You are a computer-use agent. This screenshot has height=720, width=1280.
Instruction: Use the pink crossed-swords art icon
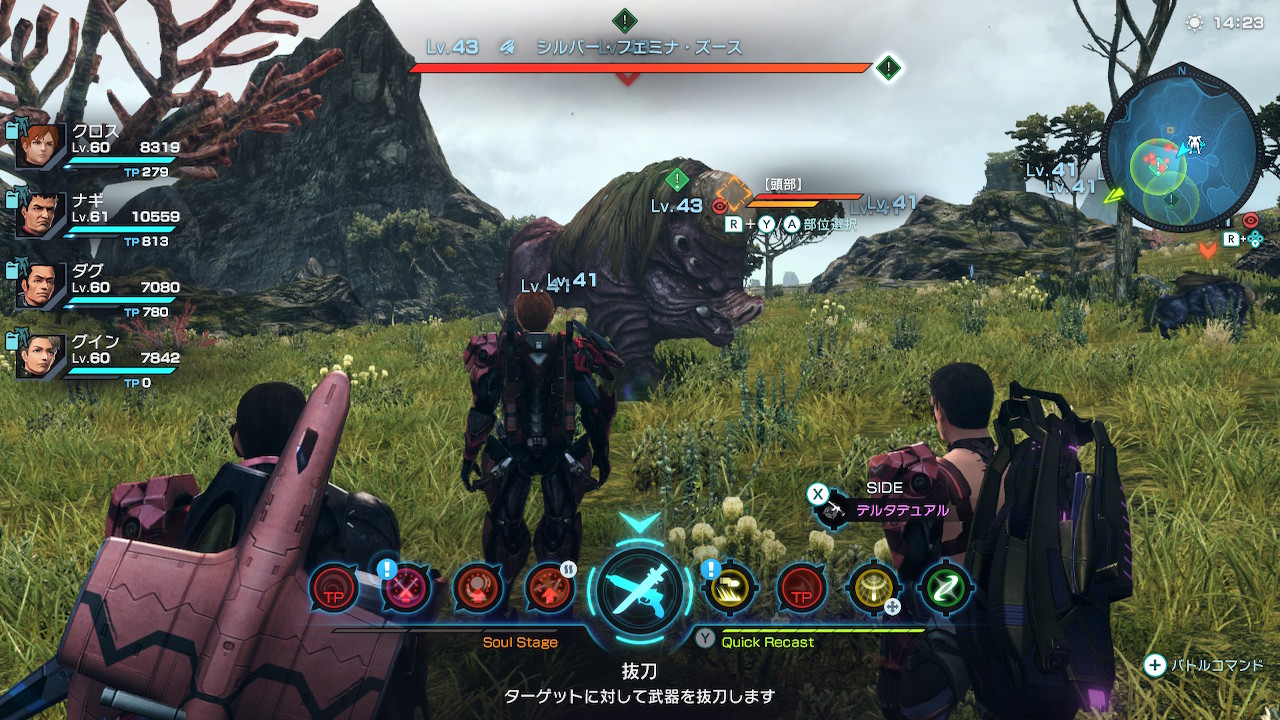pos(407,588)
